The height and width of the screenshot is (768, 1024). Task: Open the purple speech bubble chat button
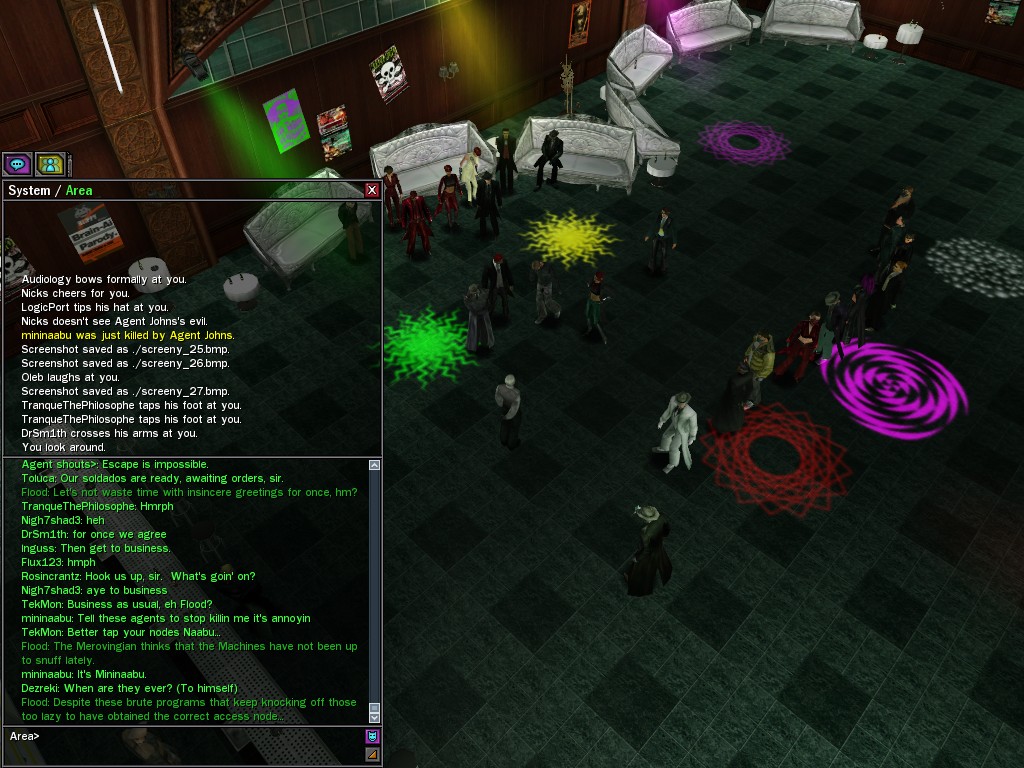17,164
